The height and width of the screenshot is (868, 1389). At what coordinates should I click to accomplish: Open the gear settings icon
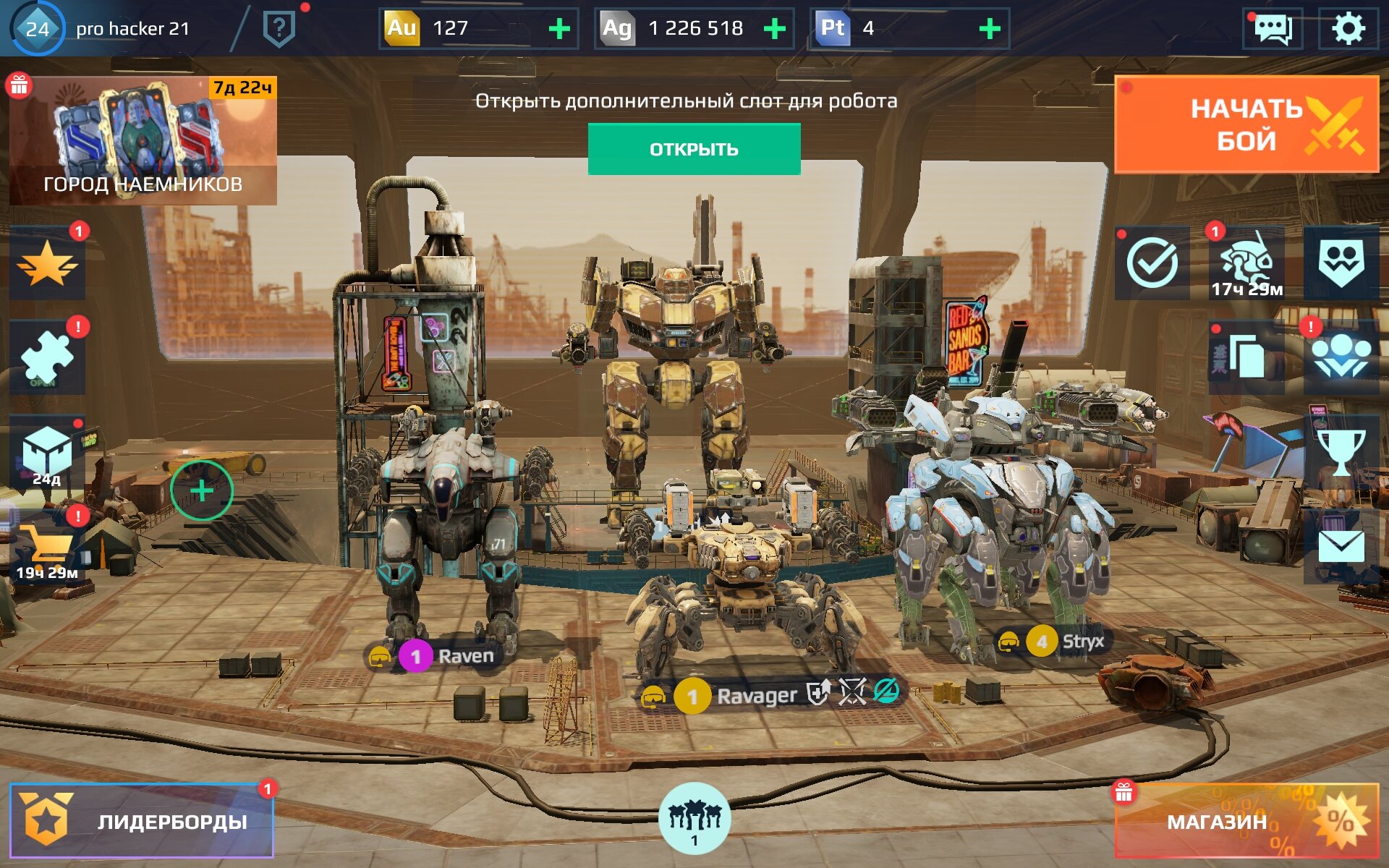[1347, 29]
